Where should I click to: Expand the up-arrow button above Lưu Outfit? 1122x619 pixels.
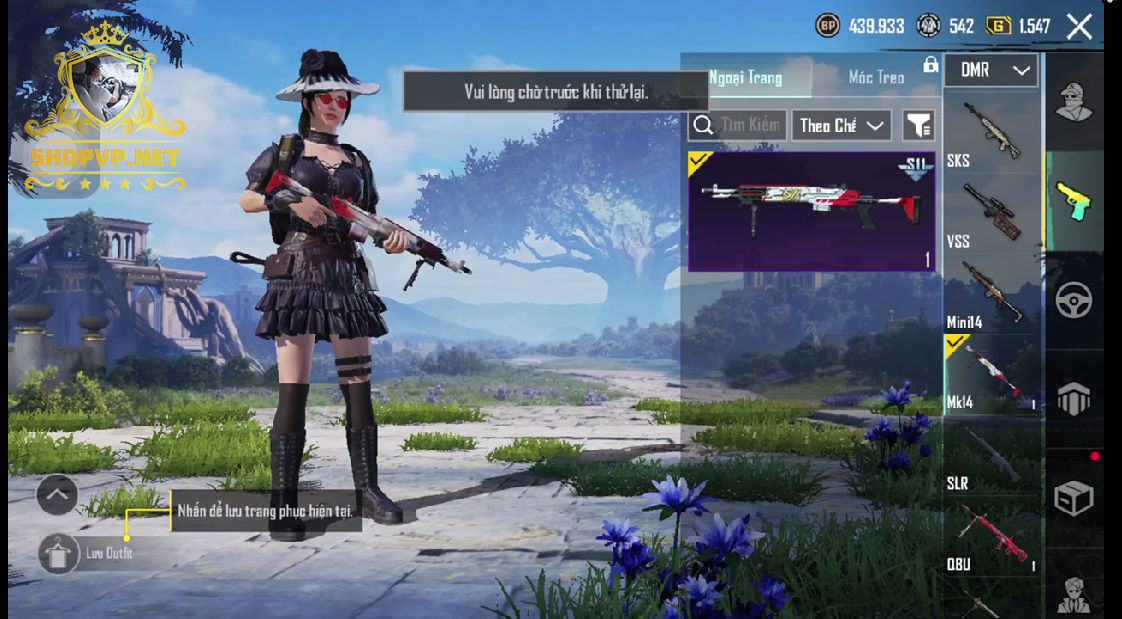click(57, 494)
